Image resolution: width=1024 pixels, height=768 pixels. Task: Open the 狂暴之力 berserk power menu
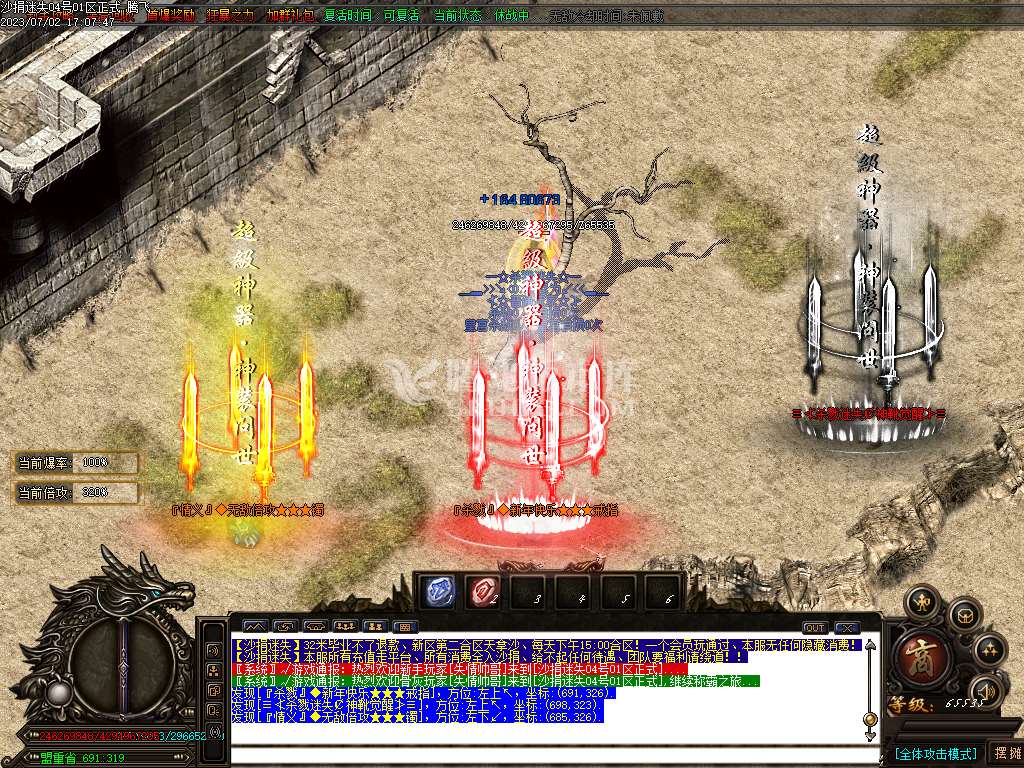[230, 16]
